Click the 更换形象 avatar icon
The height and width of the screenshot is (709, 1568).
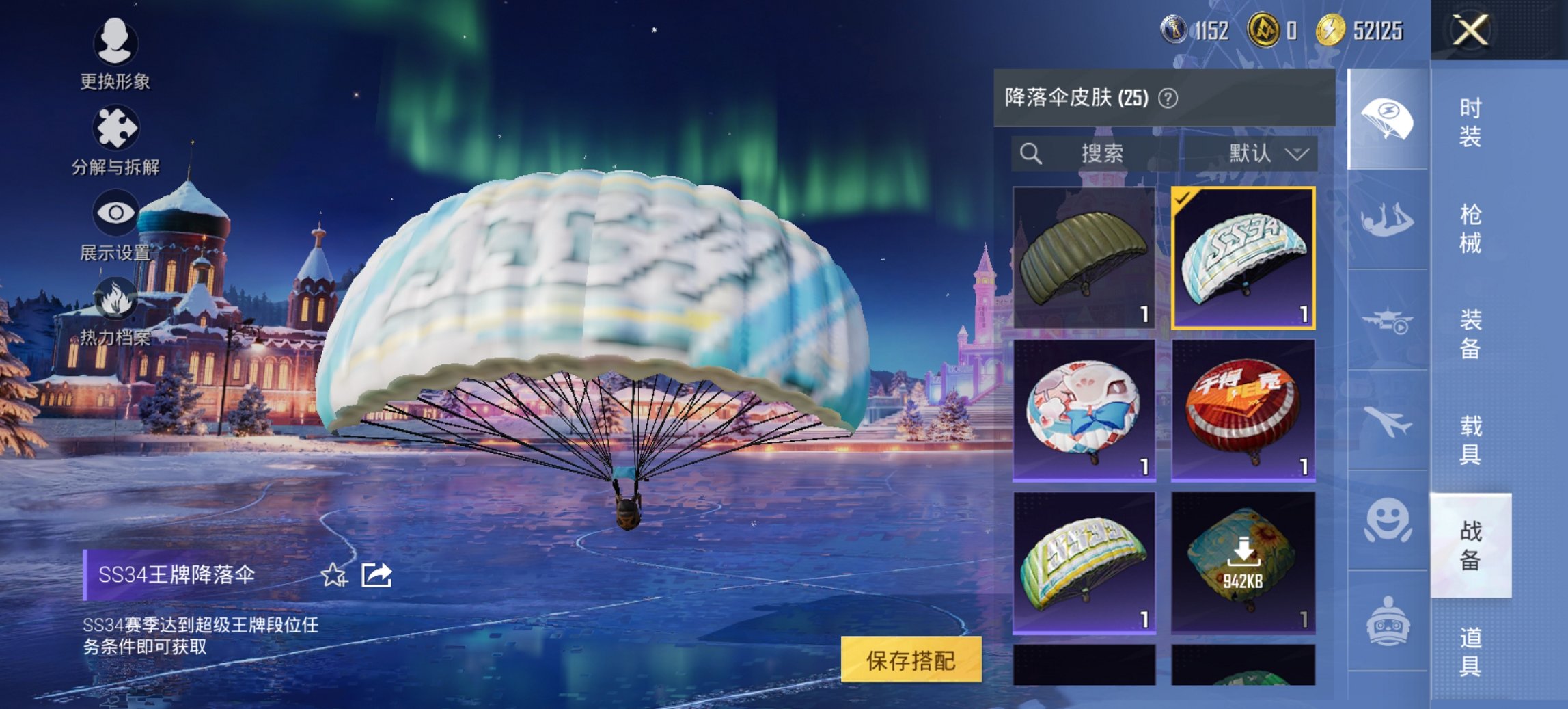tap(116, 42)
